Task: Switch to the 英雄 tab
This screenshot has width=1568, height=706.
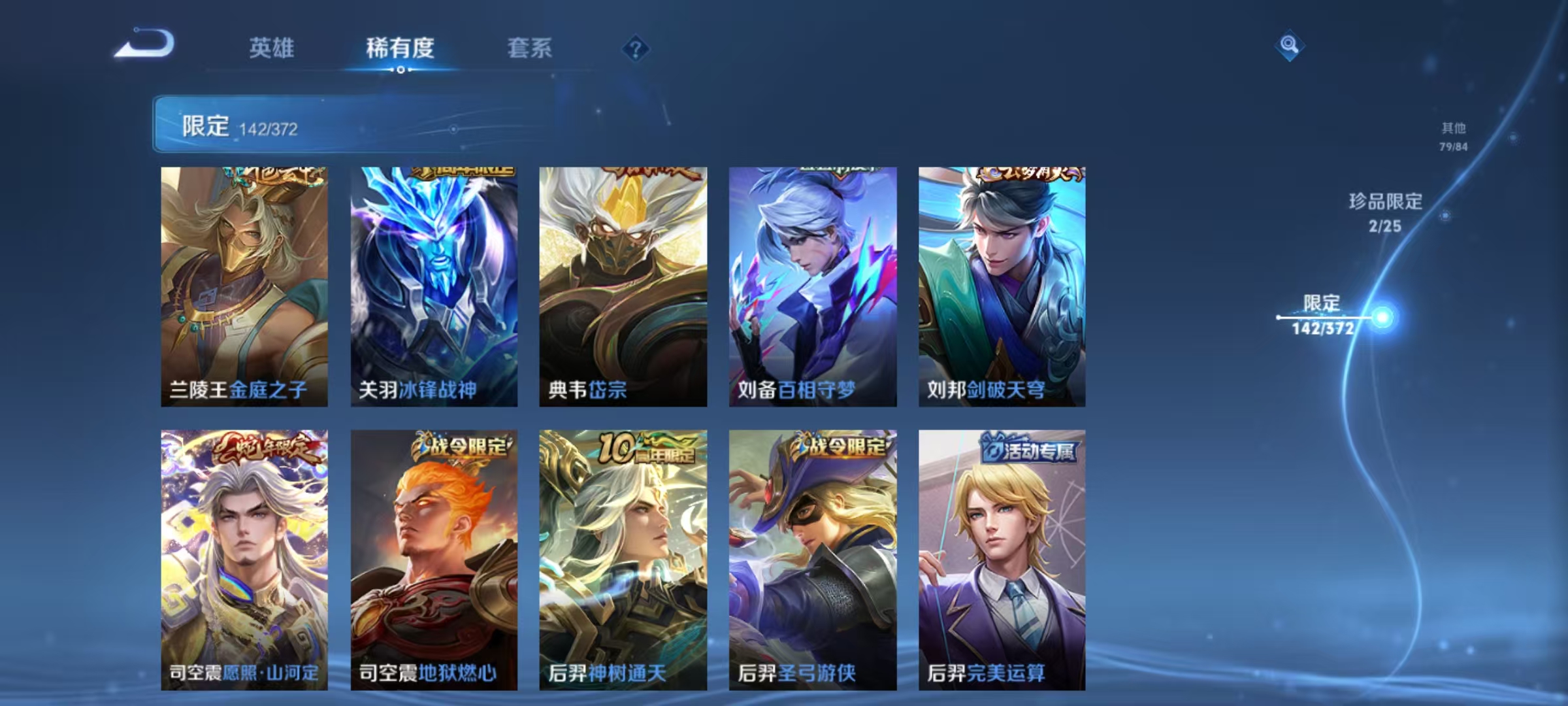Action: (273, 48)
